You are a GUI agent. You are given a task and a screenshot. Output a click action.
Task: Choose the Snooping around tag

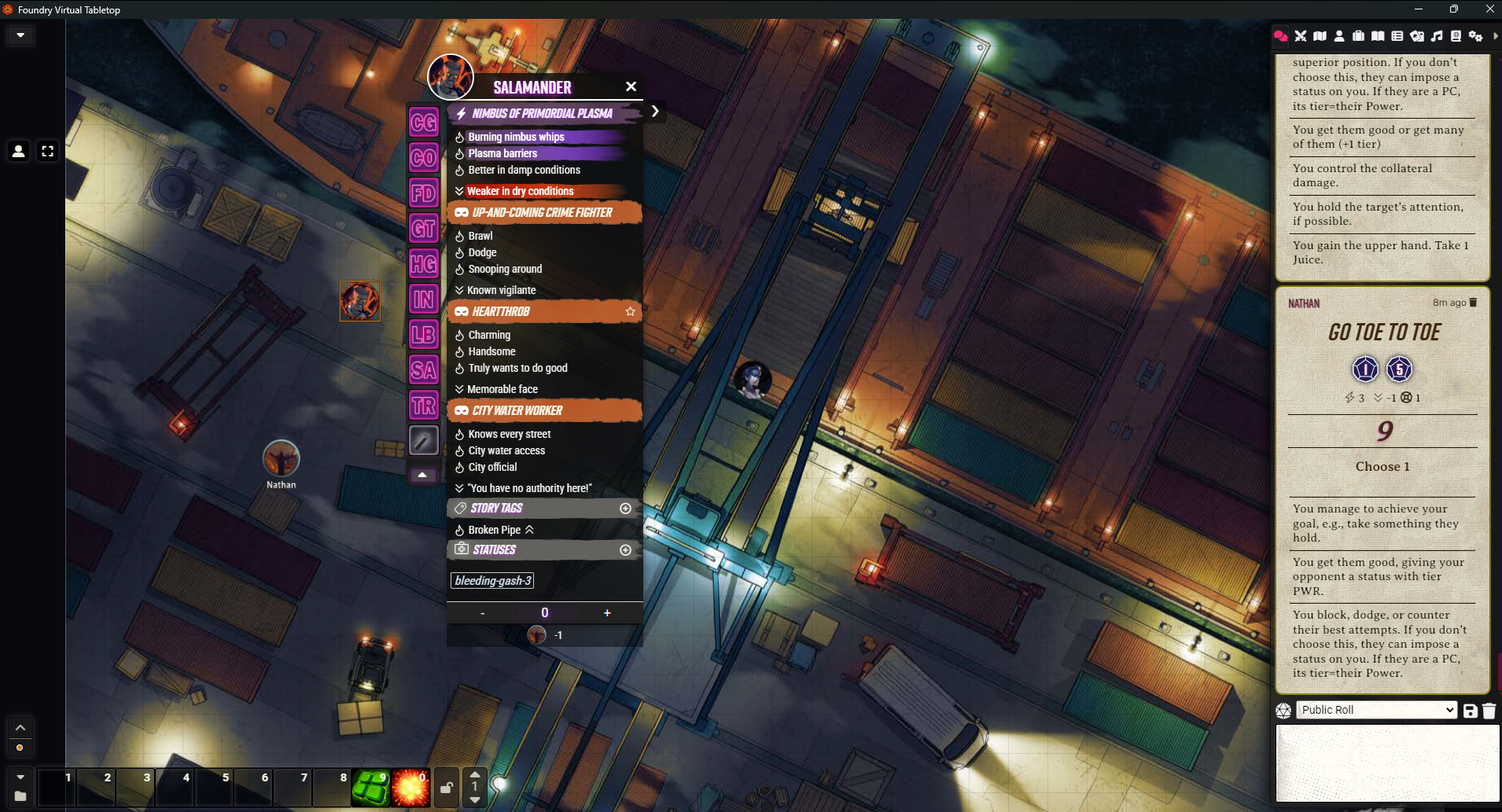pos(505,269)
